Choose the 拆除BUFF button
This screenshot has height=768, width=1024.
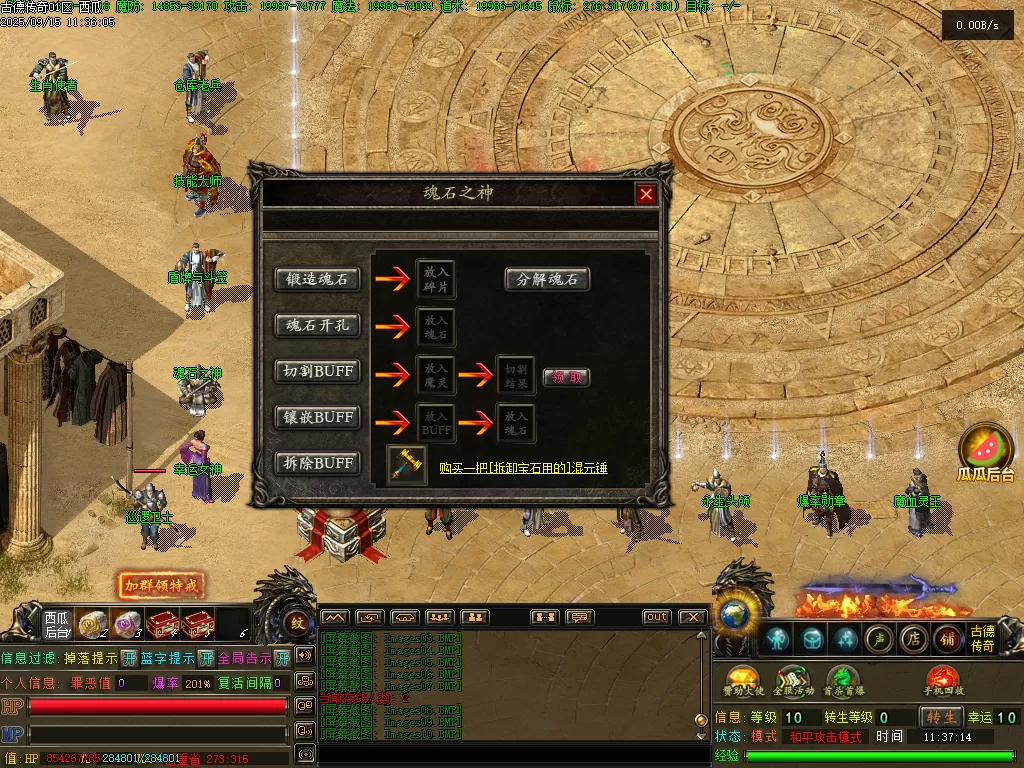tap(317, 463)
